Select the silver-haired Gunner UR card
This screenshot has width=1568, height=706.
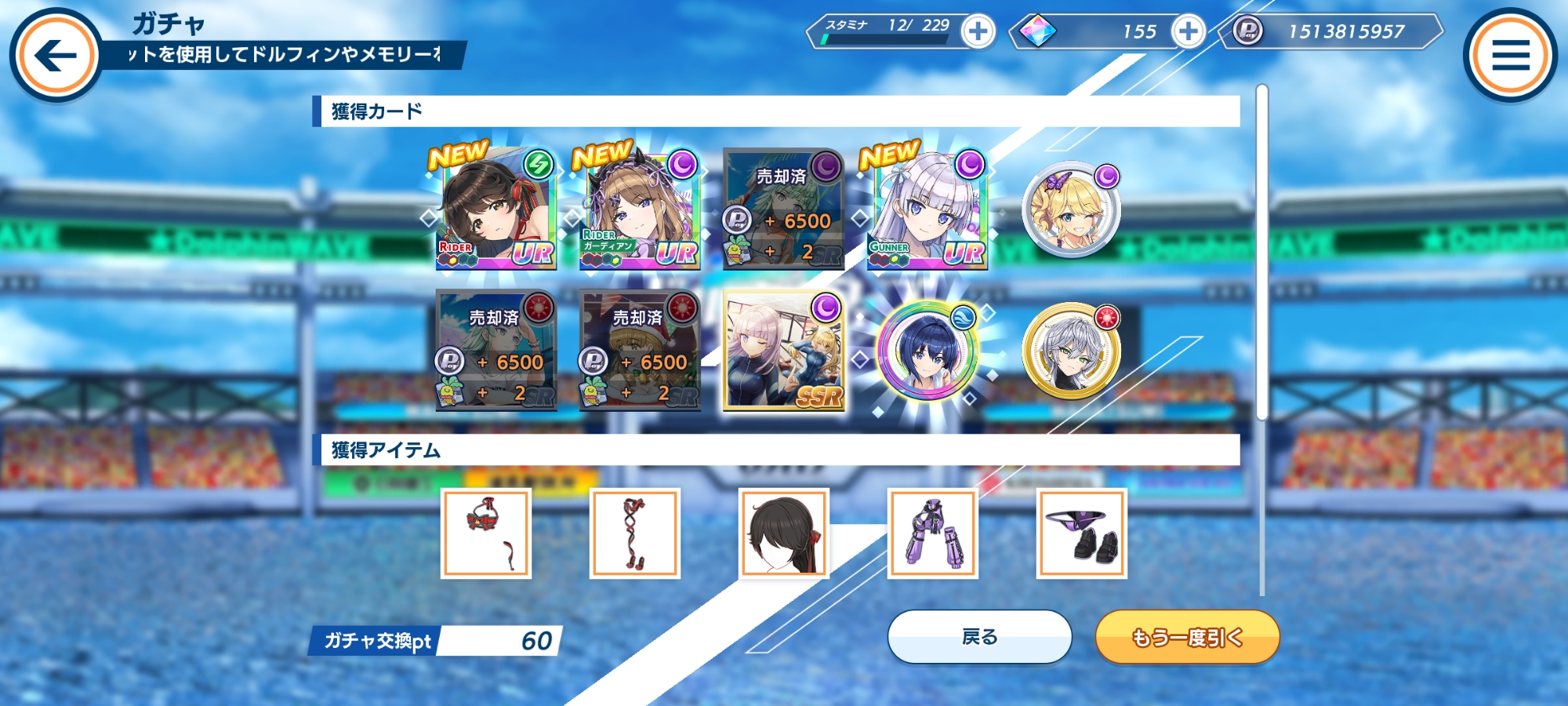point(927,209)
